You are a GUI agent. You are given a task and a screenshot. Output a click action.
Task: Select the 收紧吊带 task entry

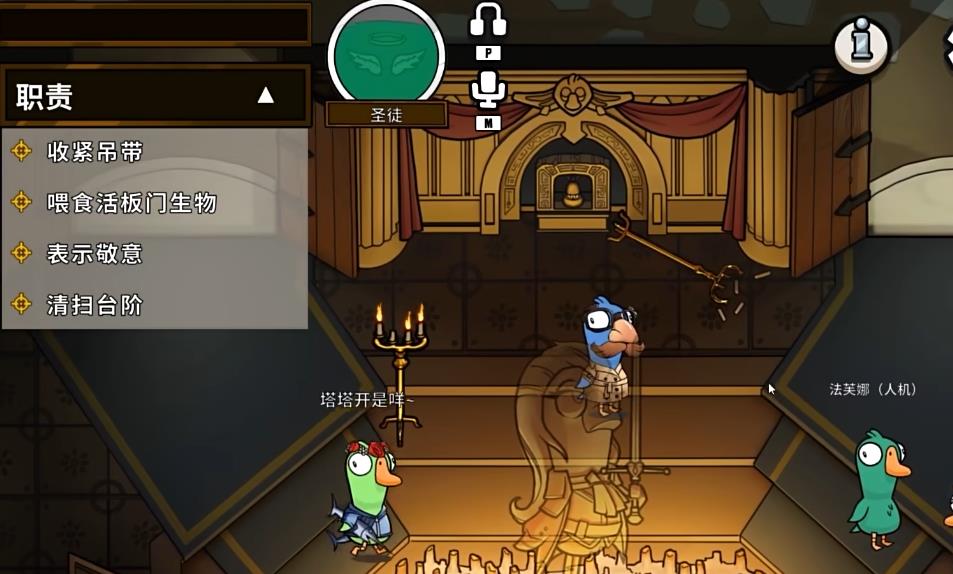pos(95,152)
